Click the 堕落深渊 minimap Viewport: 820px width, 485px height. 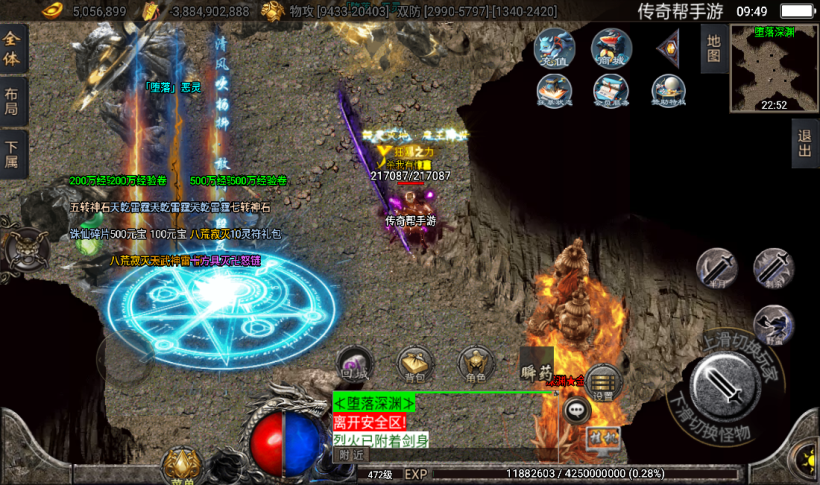773,67
